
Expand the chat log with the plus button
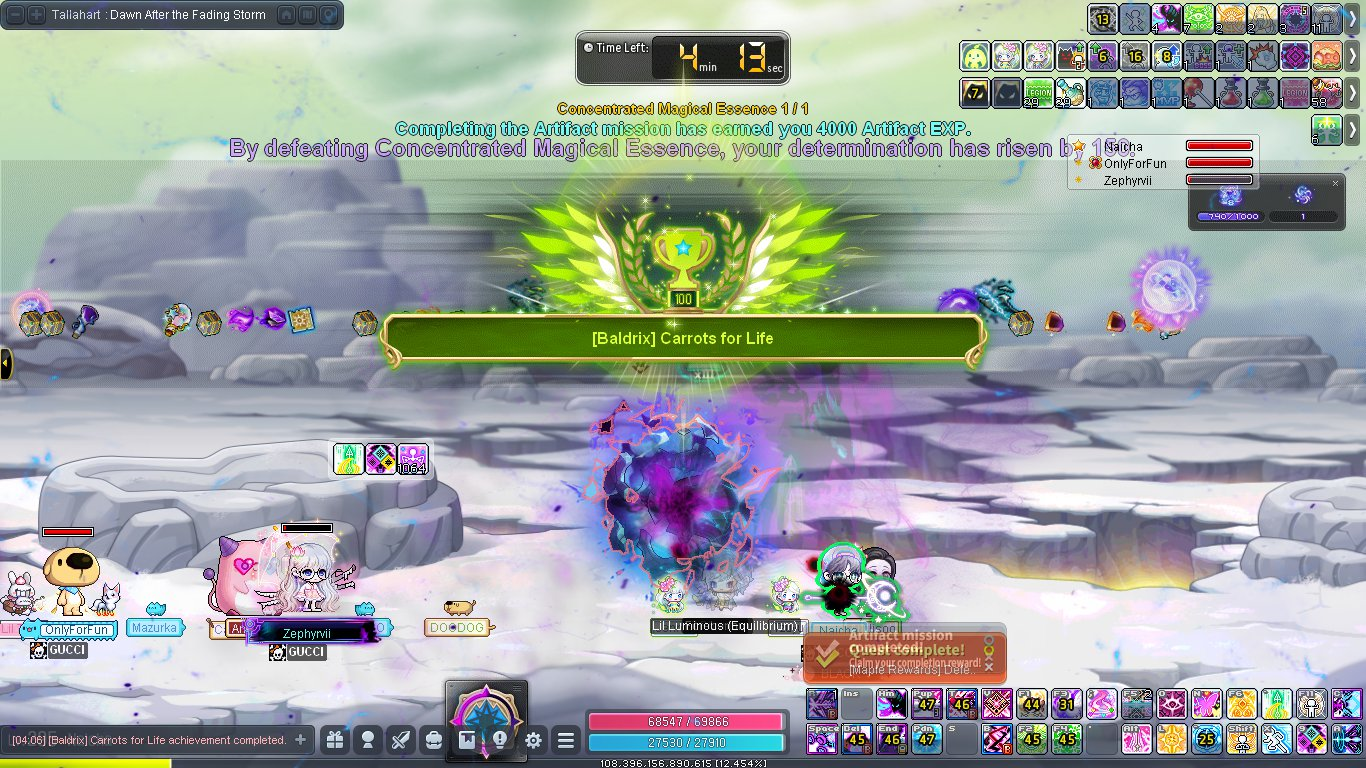point(299,740)
